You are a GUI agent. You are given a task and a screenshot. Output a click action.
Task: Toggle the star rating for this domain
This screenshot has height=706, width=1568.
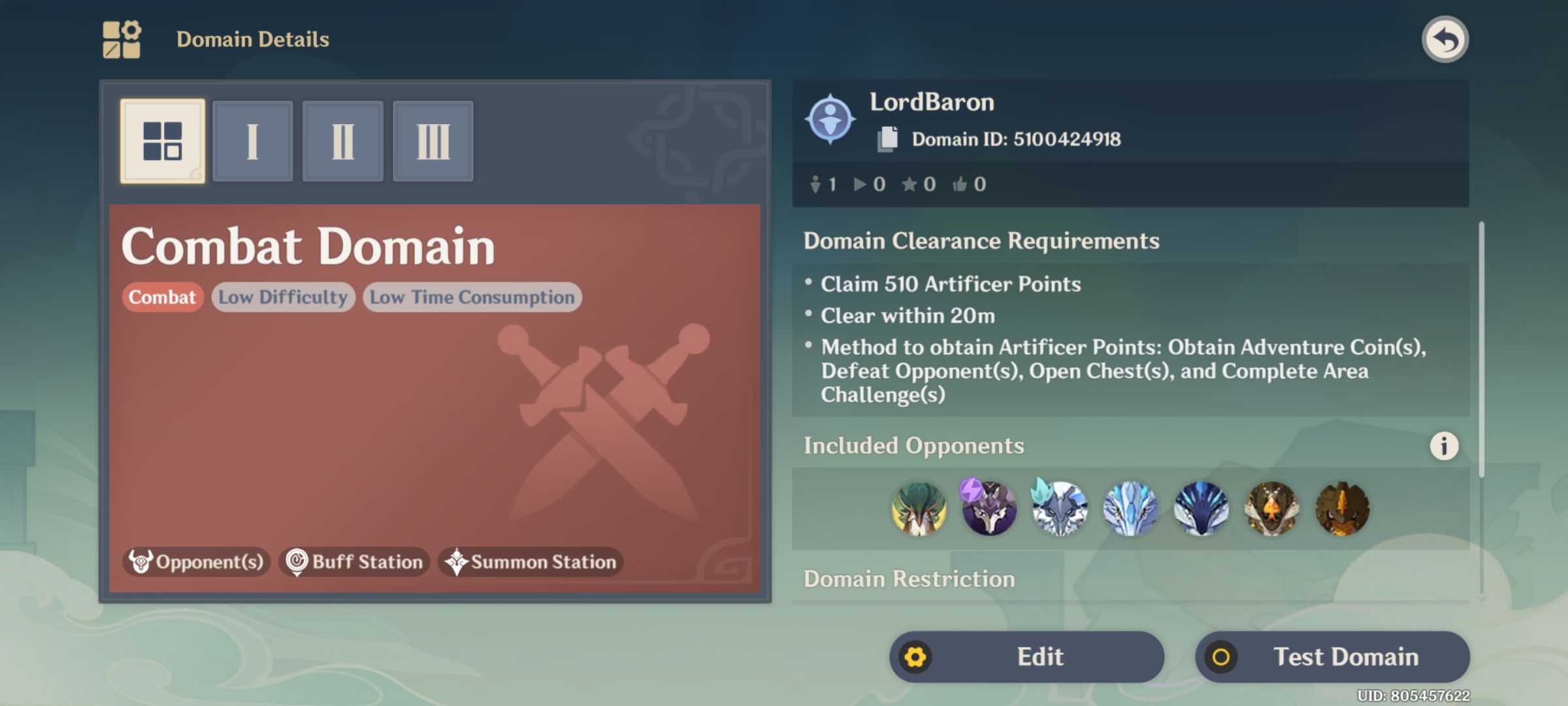912,184
